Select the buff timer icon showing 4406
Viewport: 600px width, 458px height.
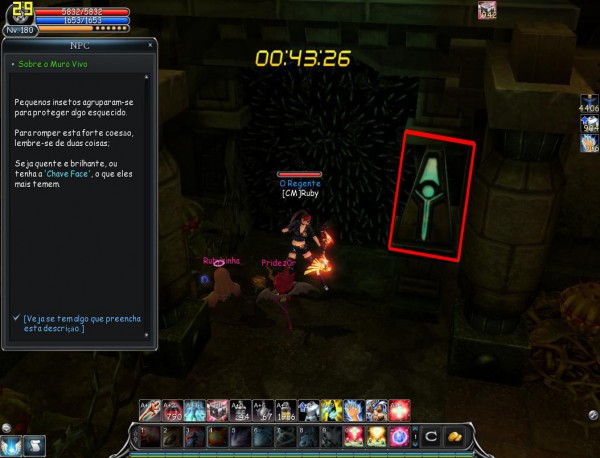588,102
